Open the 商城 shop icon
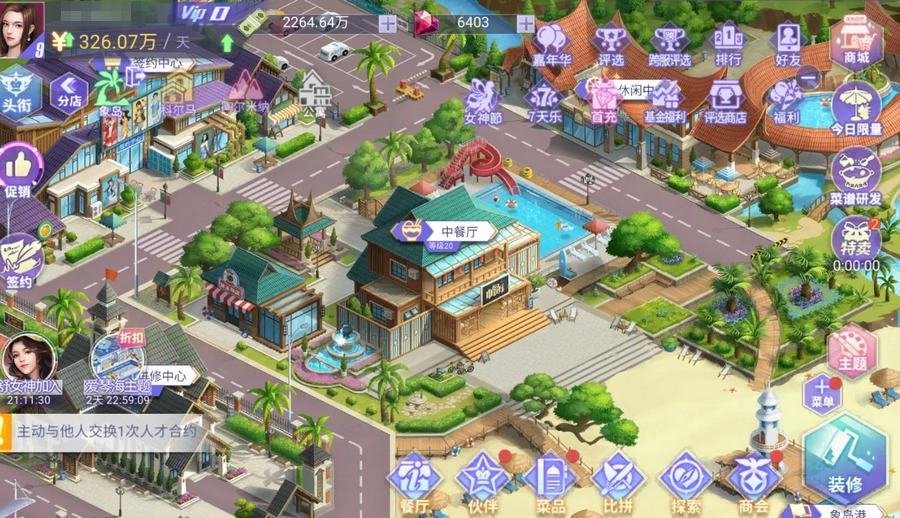 point(855,42)
